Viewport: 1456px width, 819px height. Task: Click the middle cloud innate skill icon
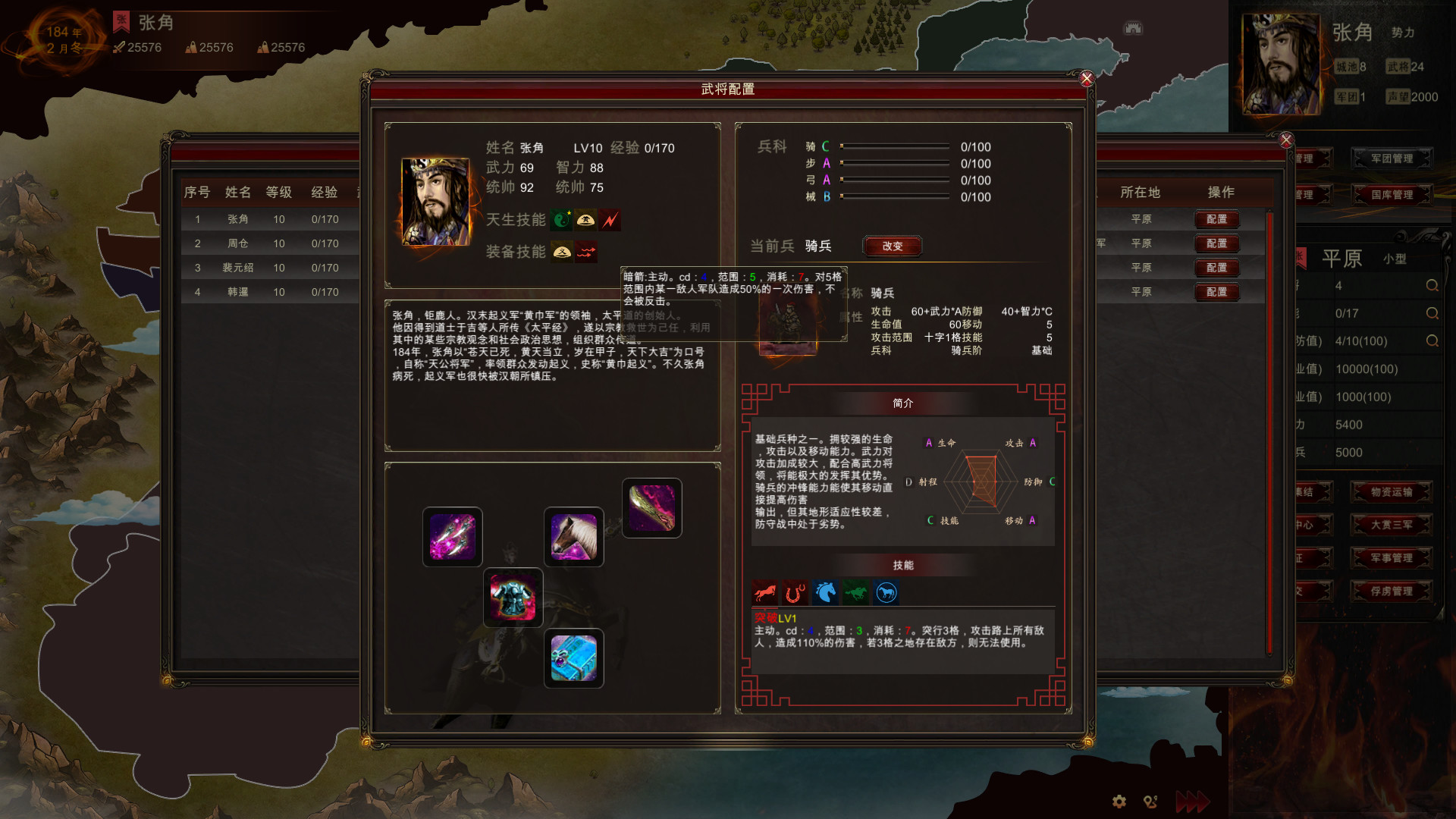point(586,220)
